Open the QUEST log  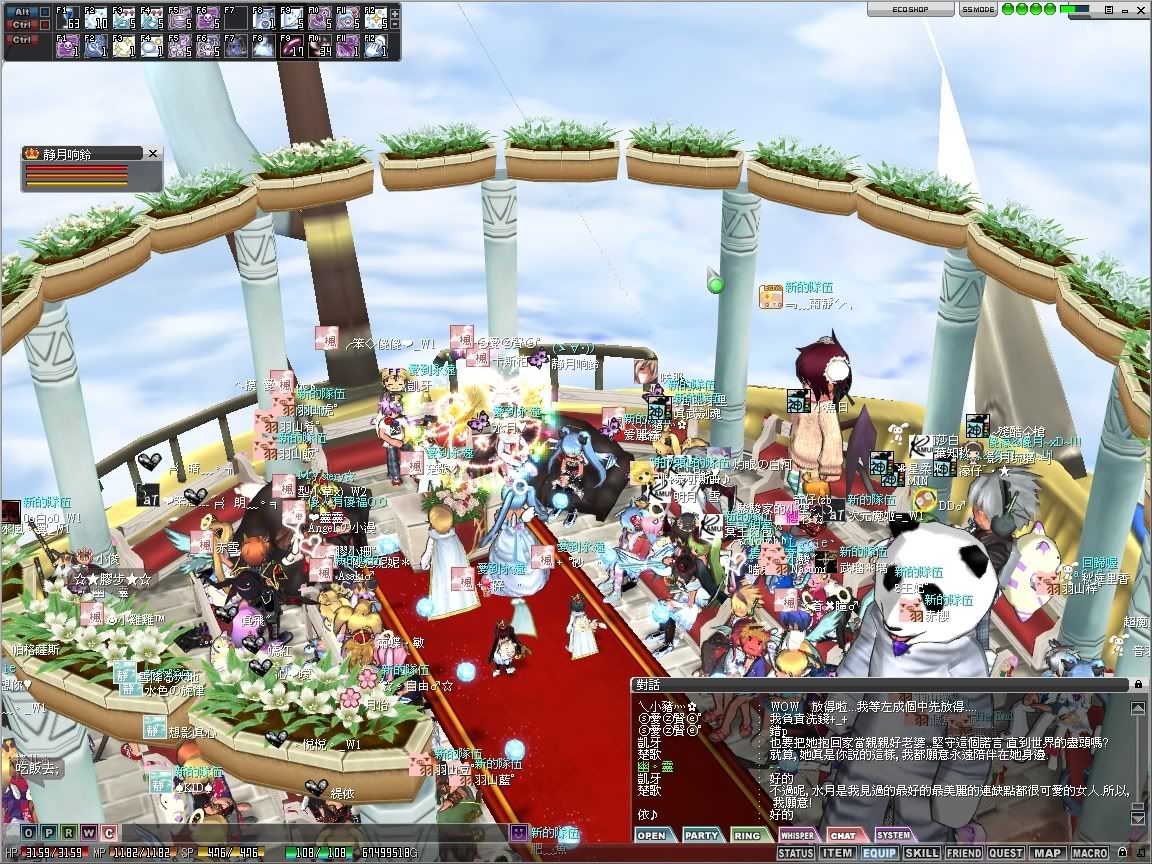[x=1006, y=853]
